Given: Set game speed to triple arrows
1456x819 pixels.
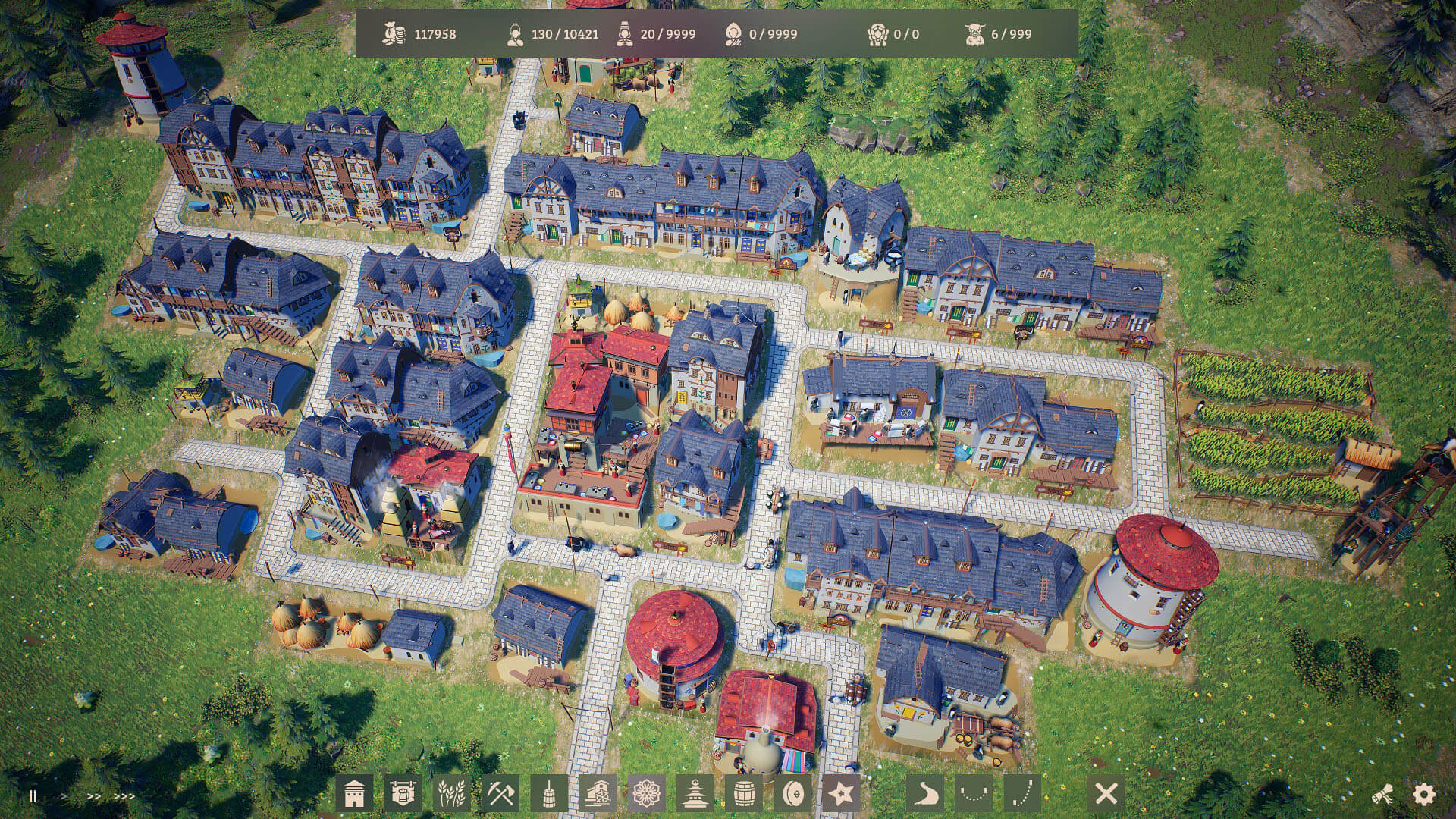Looking at the screenshot, I should click(124, 796).
